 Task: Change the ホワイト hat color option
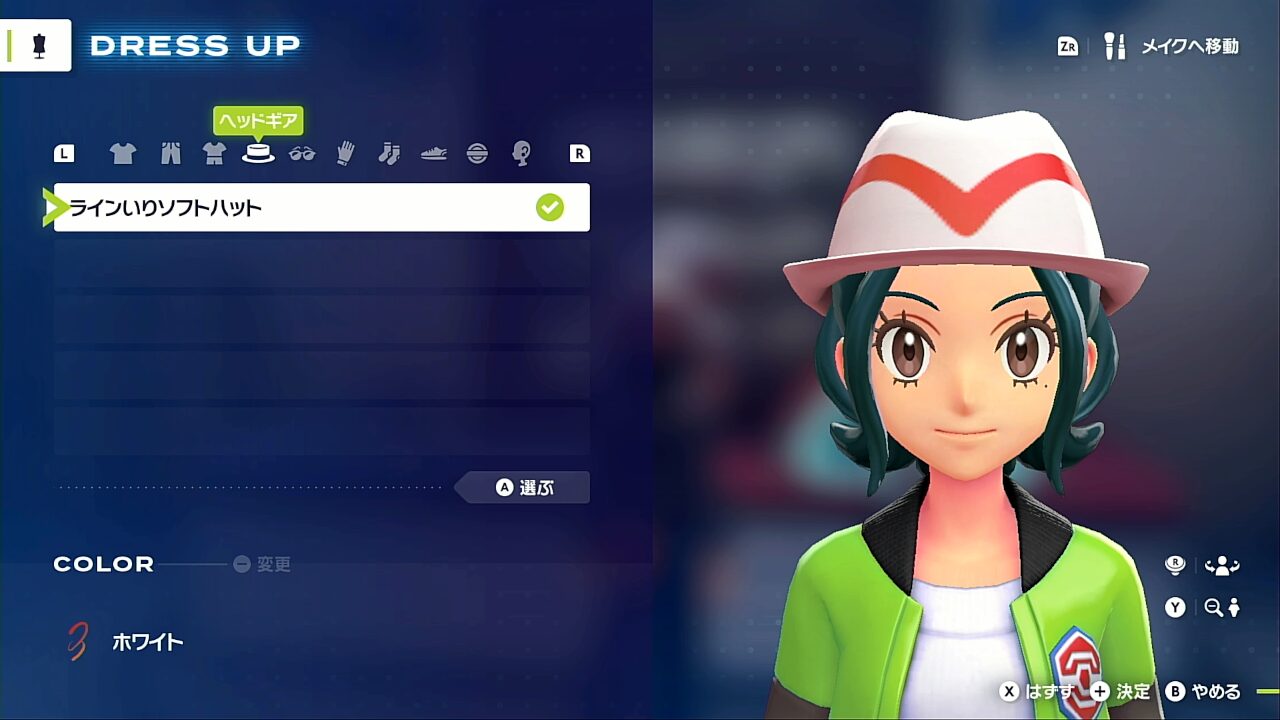point(148,642)
